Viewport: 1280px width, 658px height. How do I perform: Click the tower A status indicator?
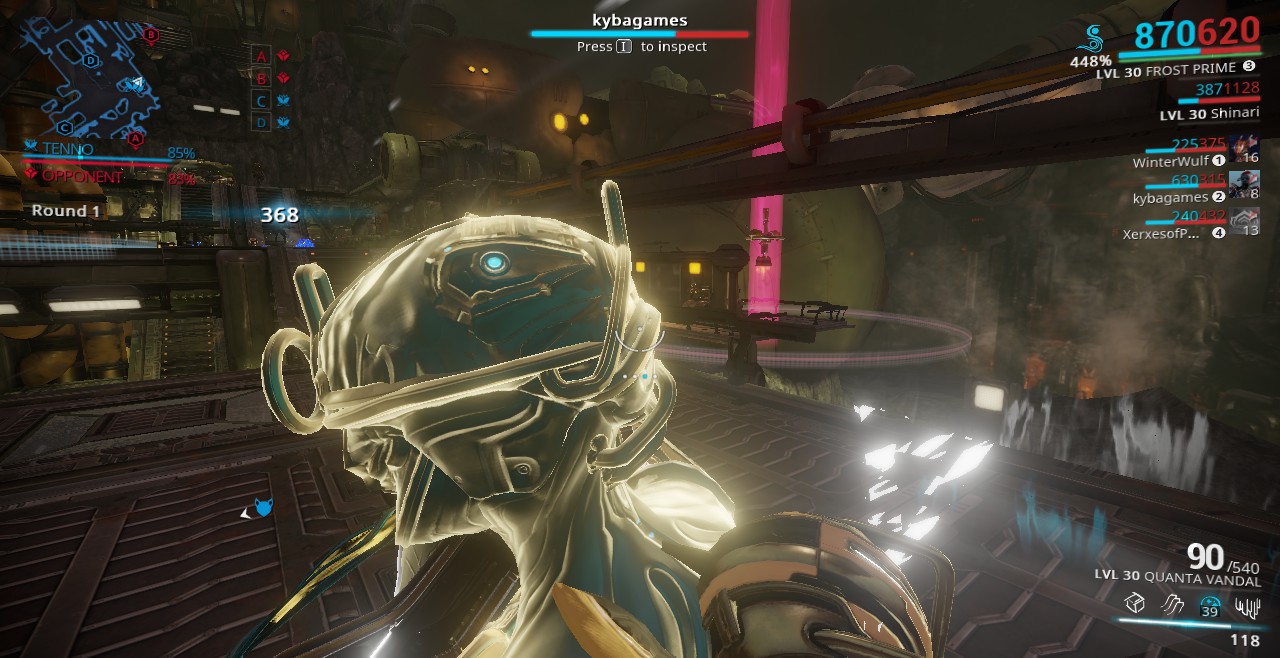(x=272, y=56)
